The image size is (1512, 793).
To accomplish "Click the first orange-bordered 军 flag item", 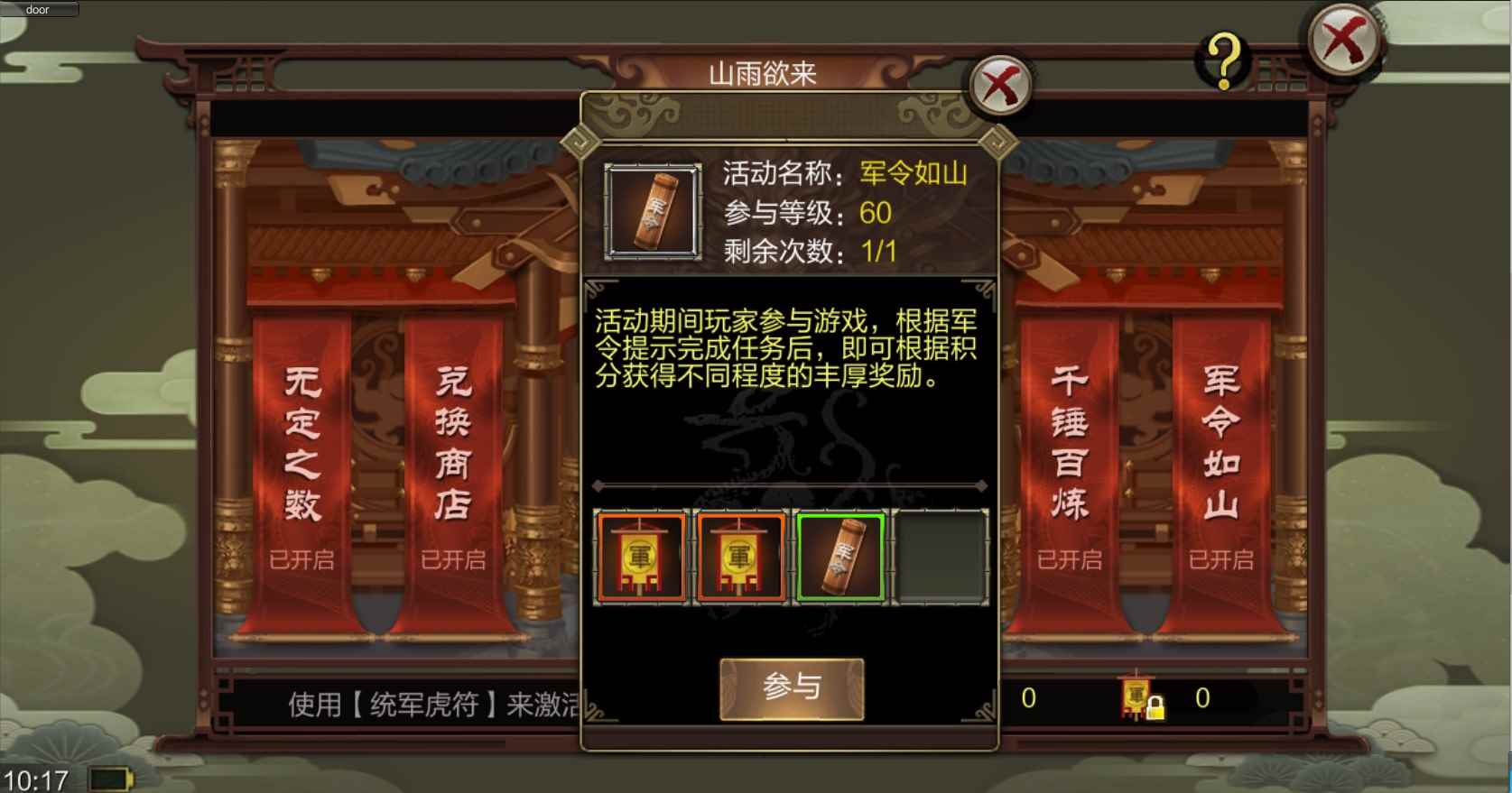I will tap(642, 557).
